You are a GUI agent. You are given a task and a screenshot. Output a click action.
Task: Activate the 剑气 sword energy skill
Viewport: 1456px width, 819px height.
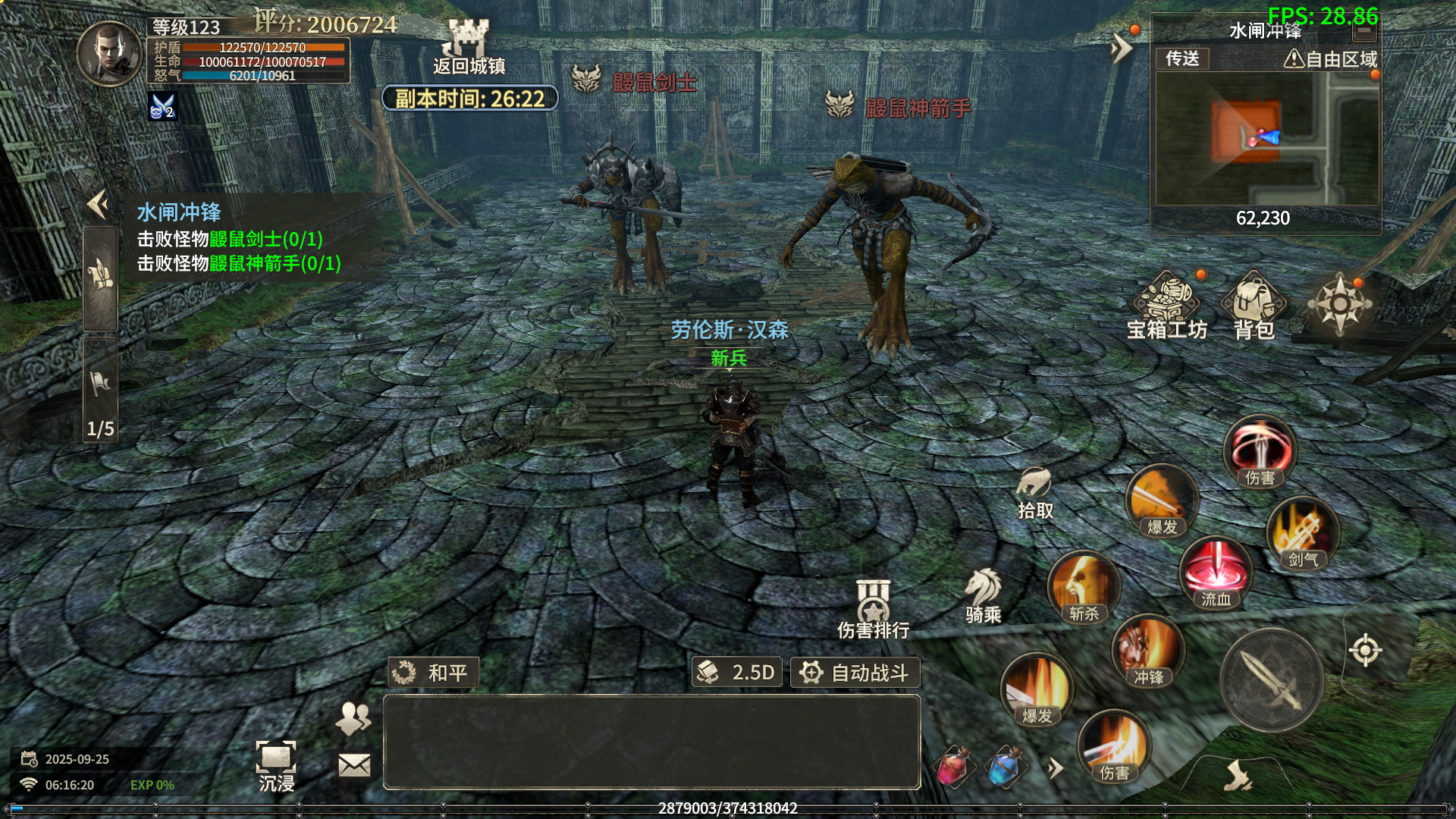1302,533
